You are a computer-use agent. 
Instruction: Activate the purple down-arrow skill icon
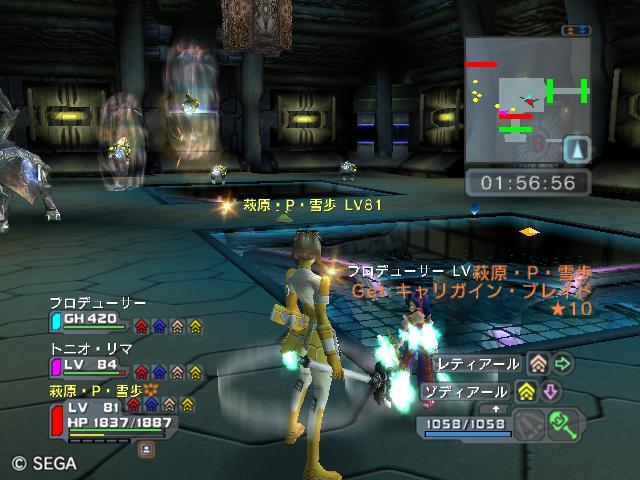(550, 391)
